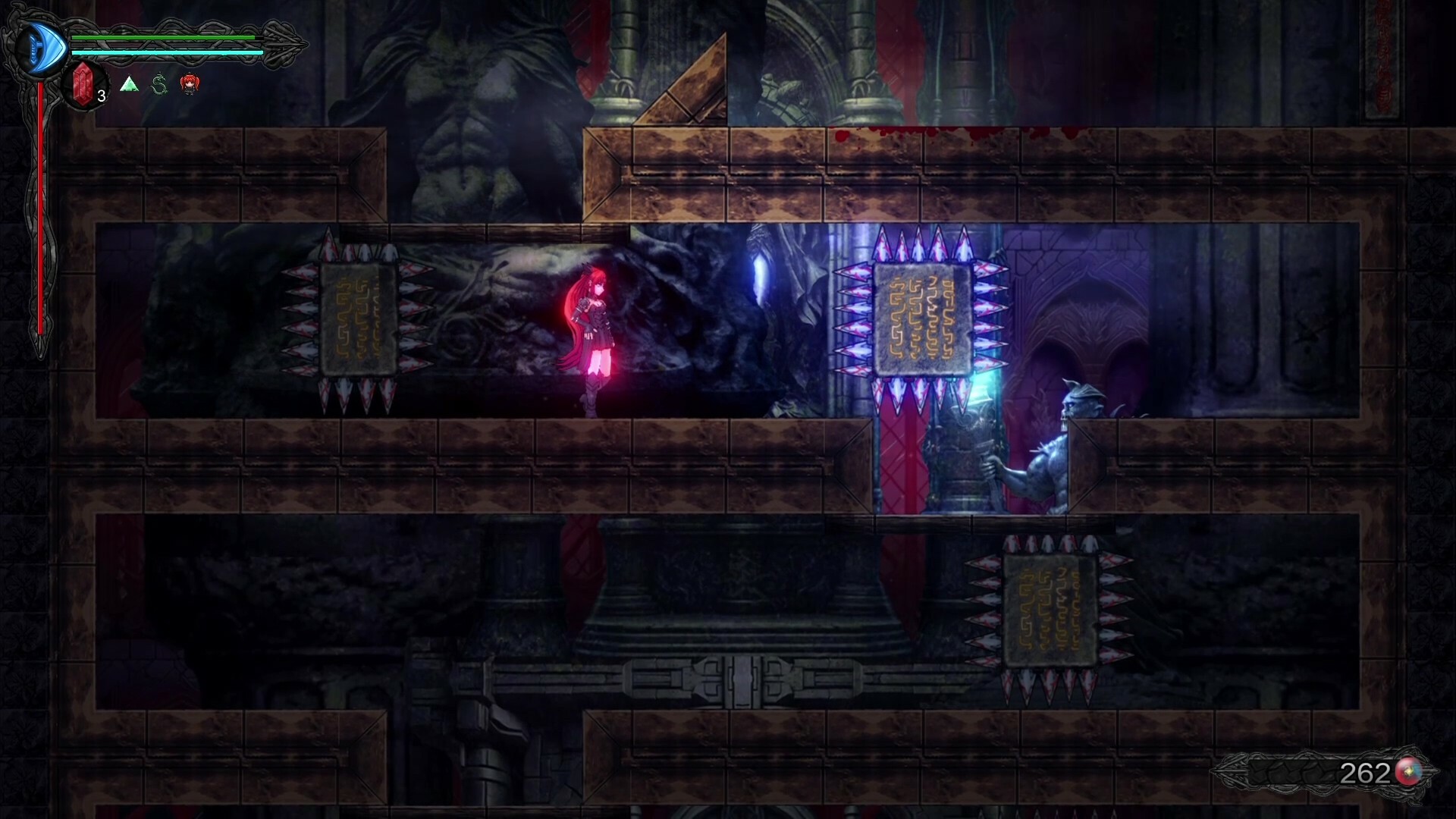Select the green serpent ability icon

coord(158,85)
